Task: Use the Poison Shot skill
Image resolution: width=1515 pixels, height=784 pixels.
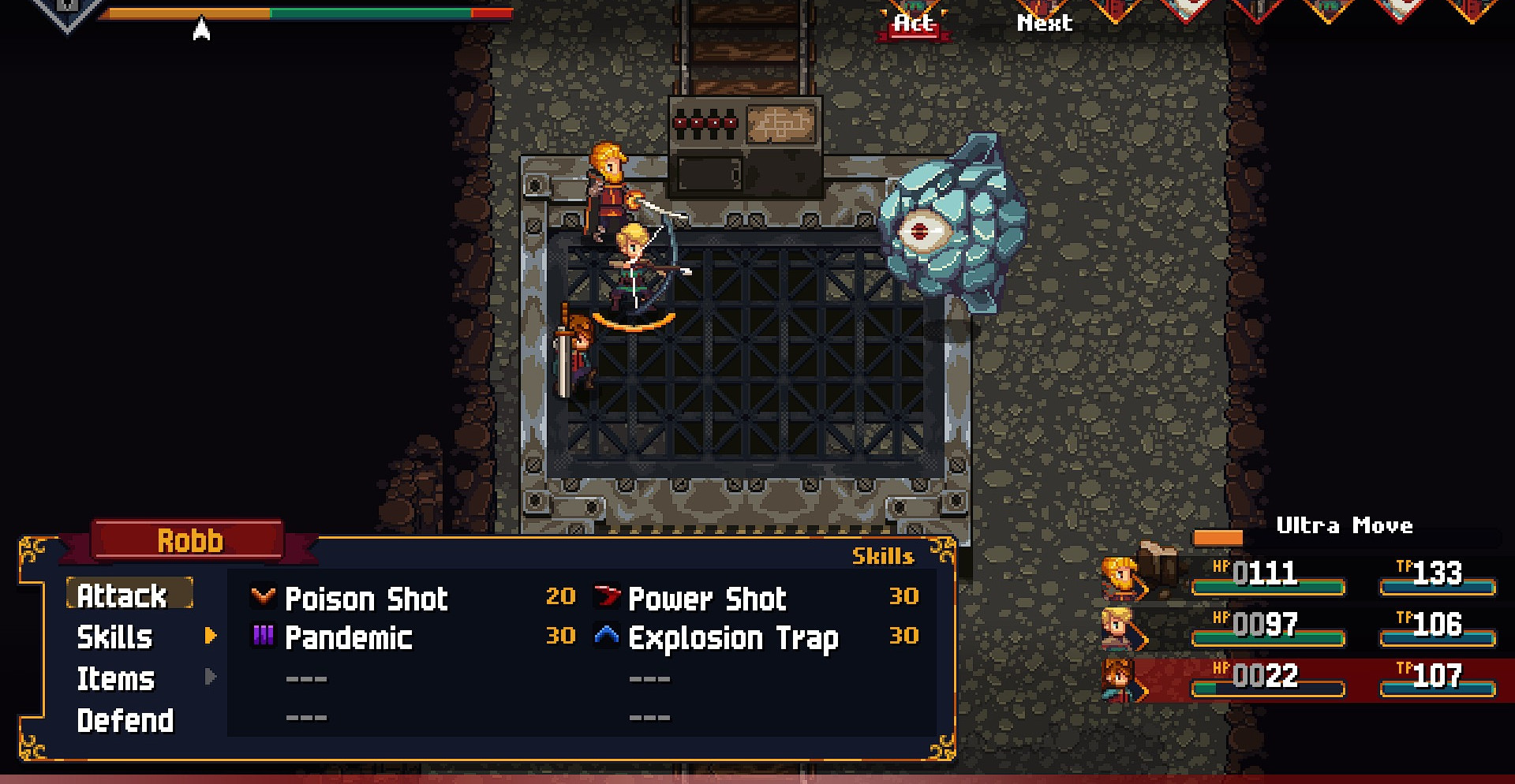Action: (x=366, y=599)
